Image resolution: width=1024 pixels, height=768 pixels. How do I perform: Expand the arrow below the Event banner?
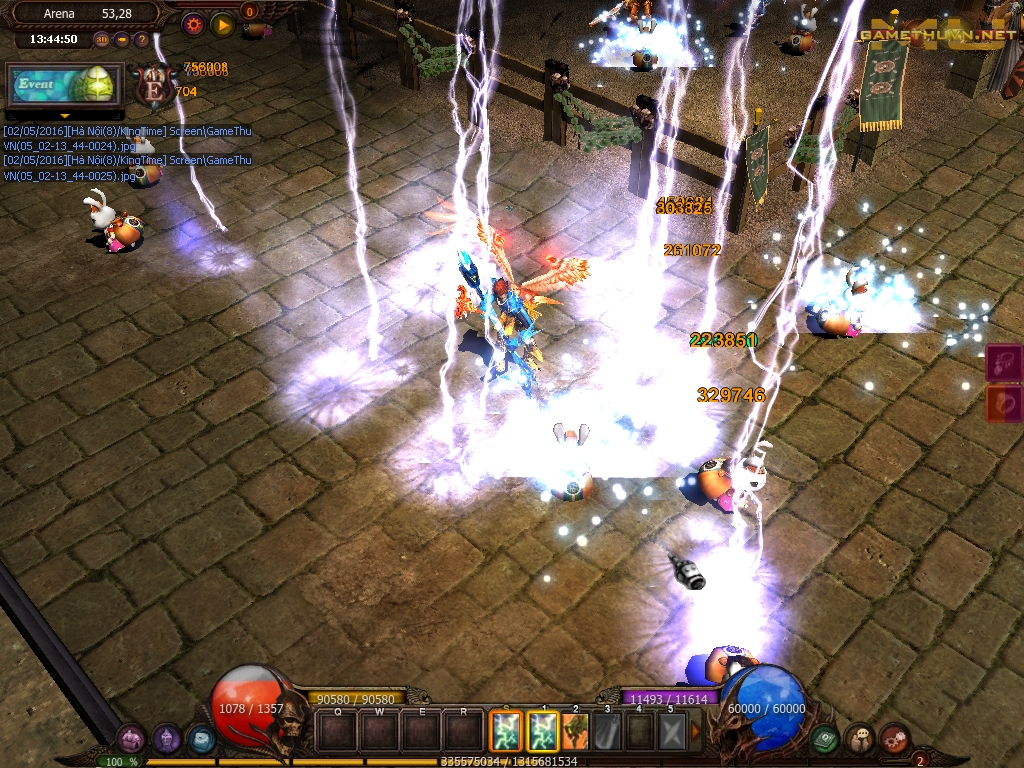pyautogui.click(x=65, y=115)
